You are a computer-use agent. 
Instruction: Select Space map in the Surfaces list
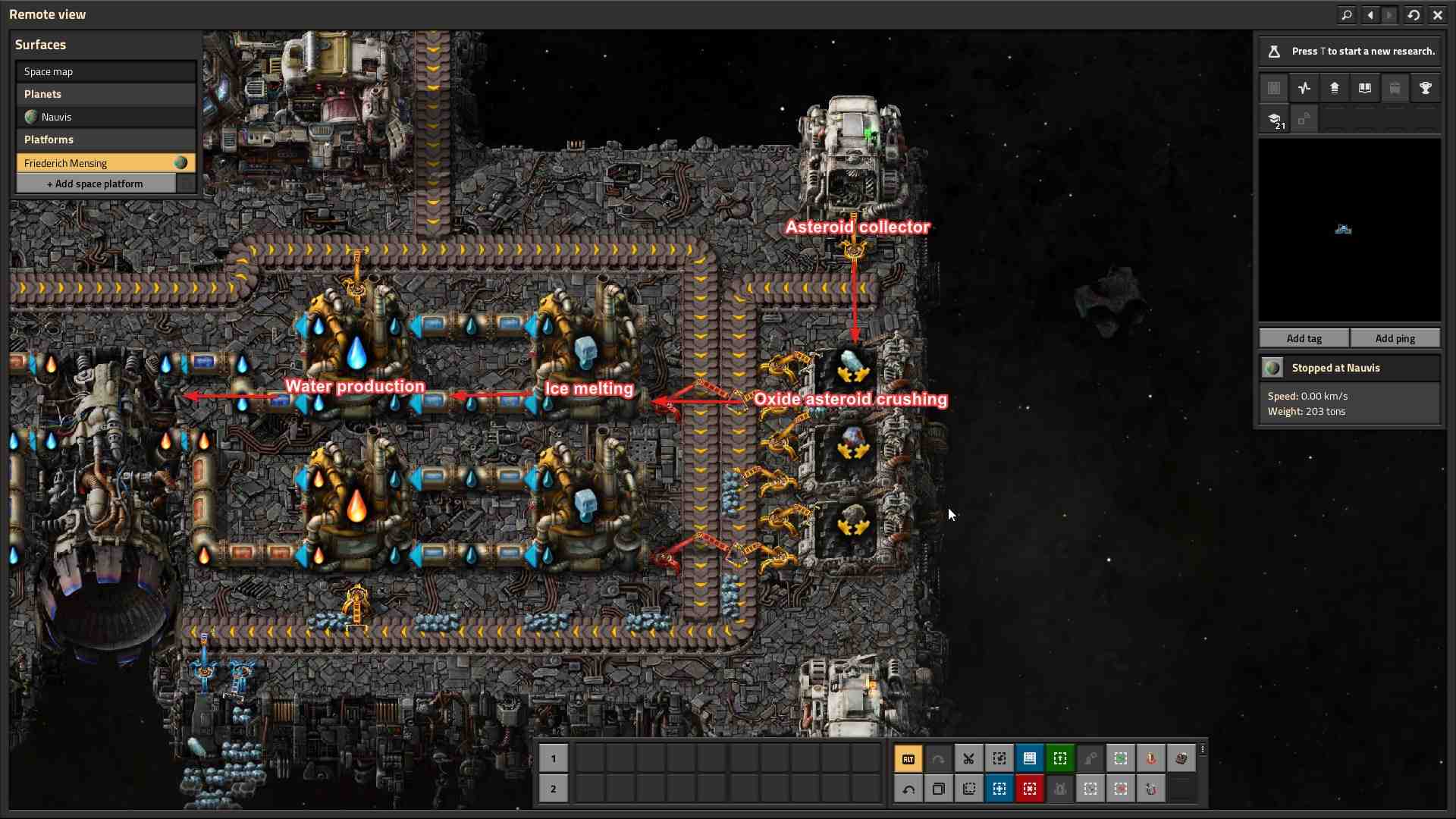pyautogui.click(x=106, y=71)
